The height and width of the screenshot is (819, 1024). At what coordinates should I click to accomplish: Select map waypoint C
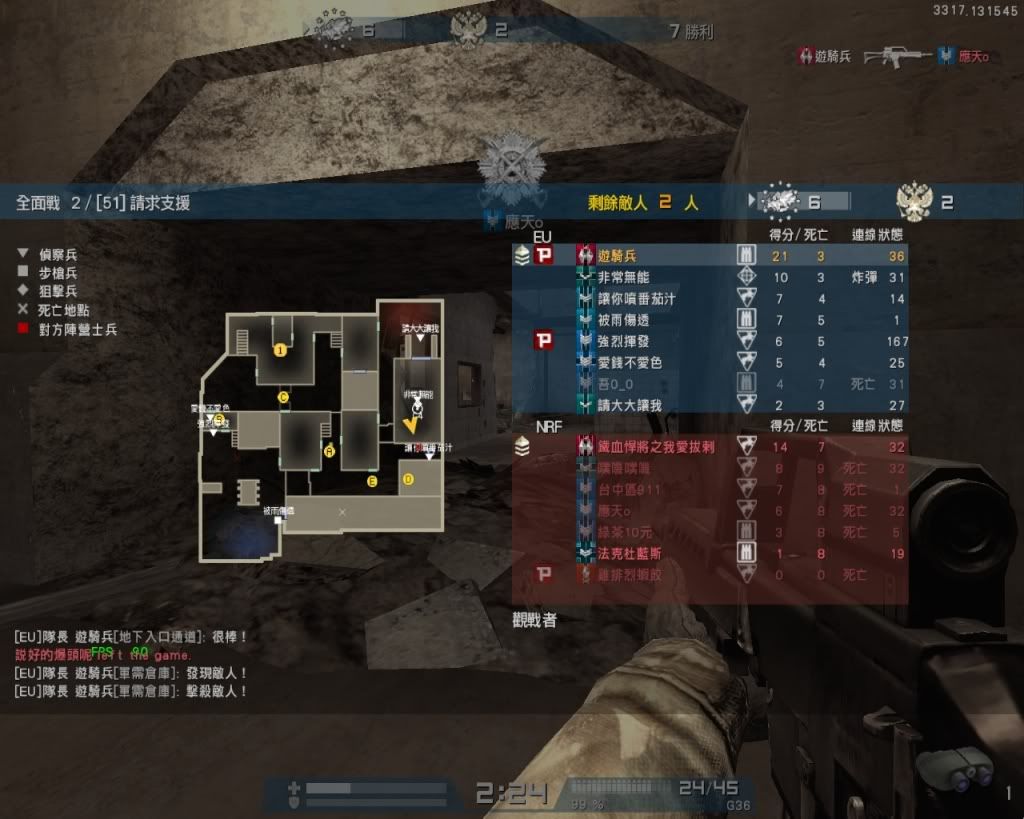(x=283, y=397)
